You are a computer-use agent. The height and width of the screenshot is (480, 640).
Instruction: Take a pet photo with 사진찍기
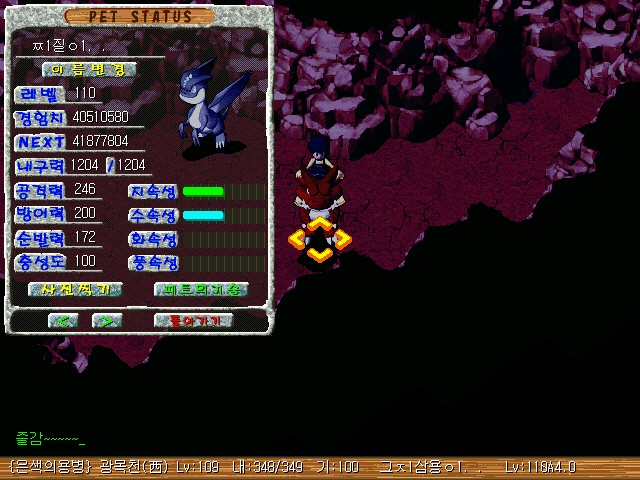coord(75,289)
